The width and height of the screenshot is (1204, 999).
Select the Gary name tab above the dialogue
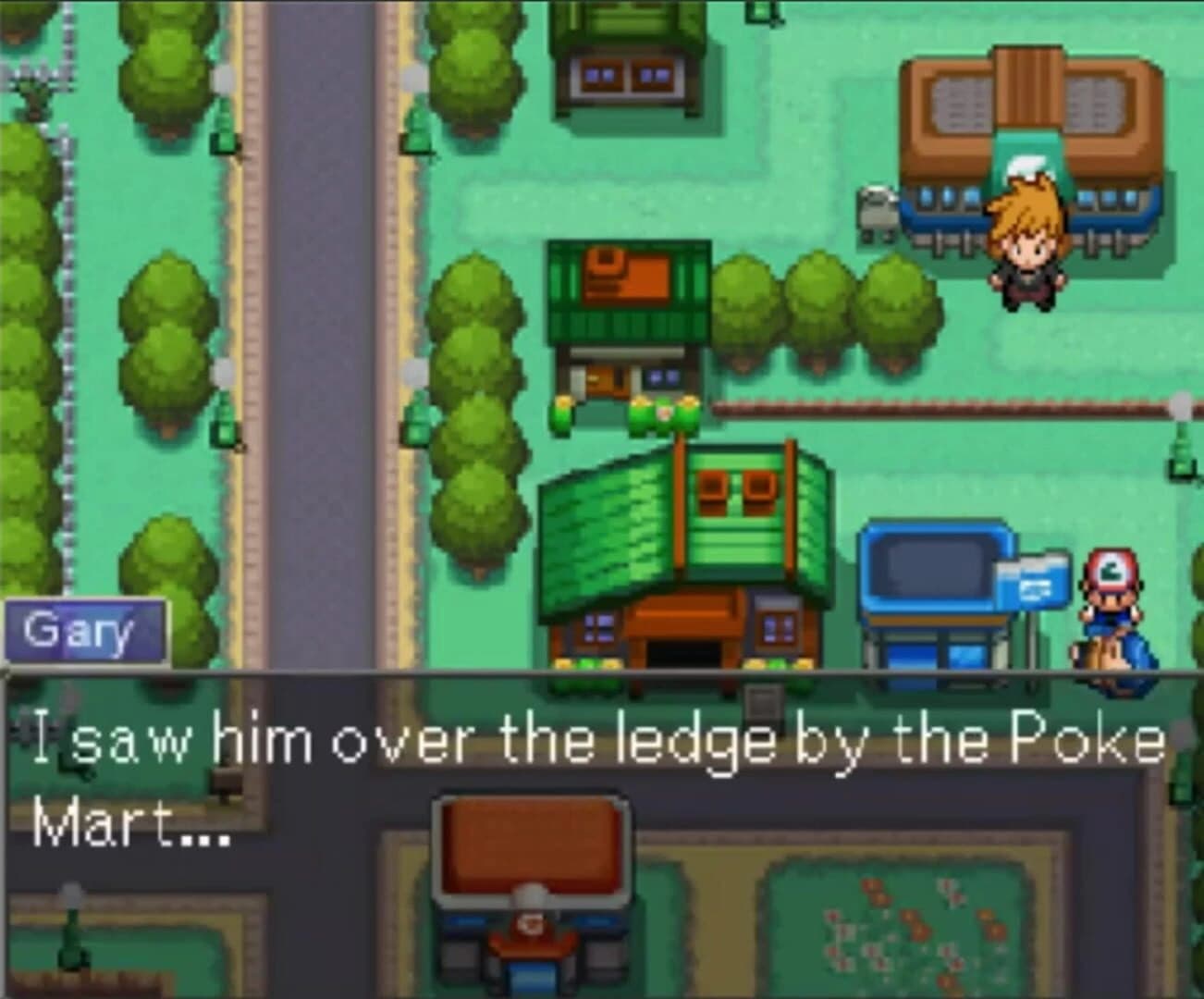click(81, 632)
